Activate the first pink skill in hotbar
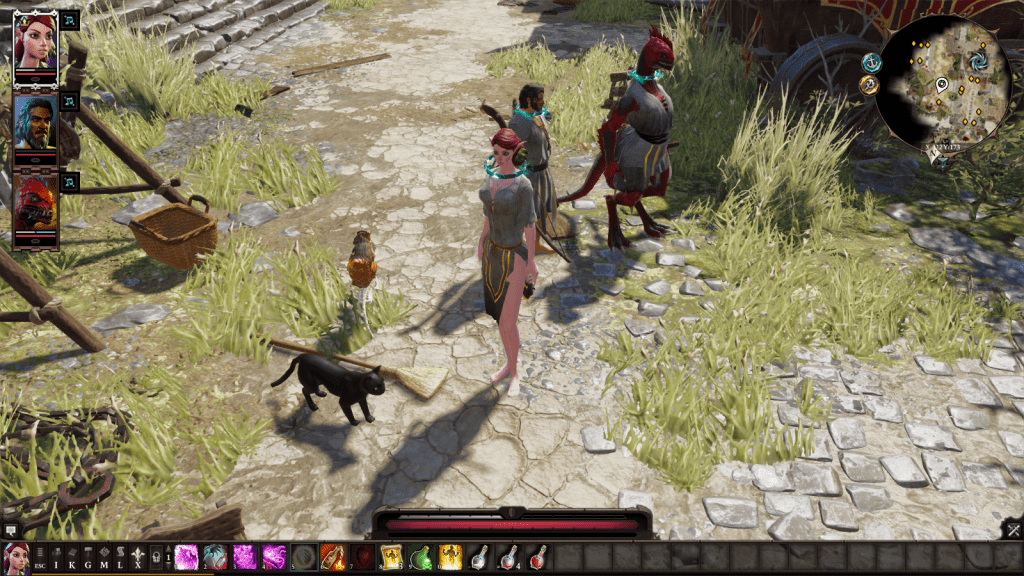The width and height of the screenshot is (1024, 576). tap(187, 557)
